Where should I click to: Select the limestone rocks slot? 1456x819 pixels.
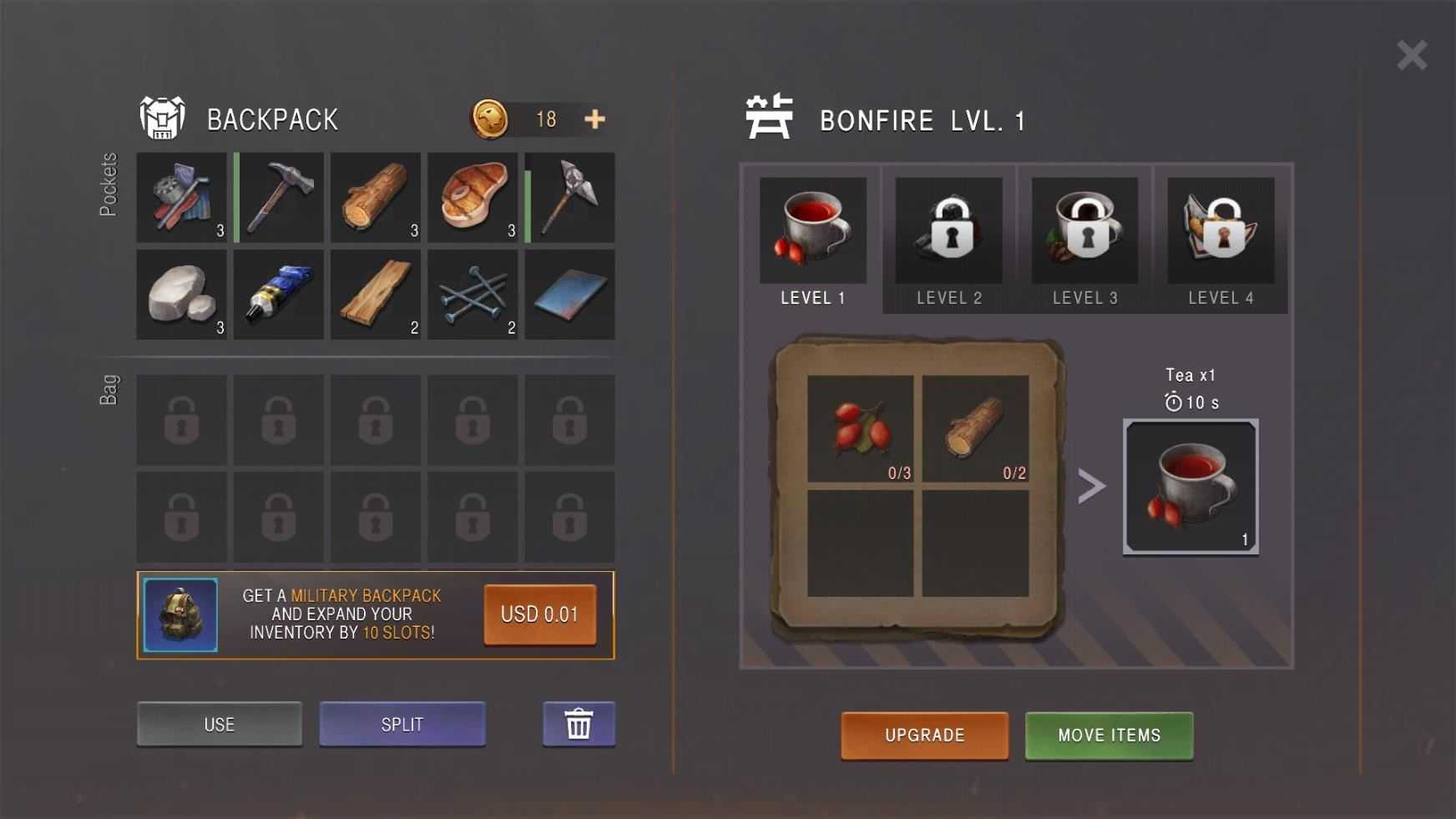182,295
